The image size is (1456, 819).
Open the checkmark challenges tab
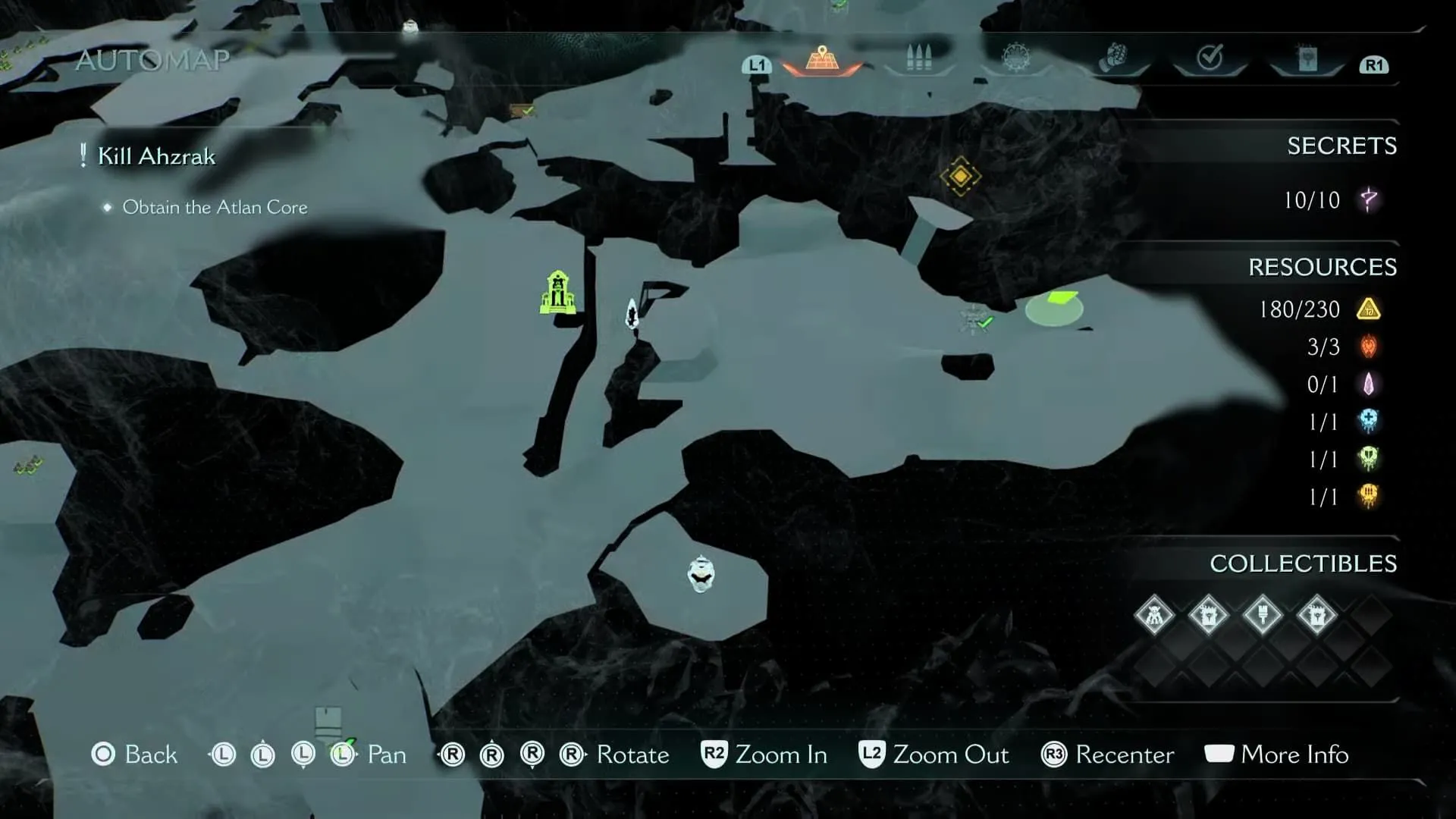click(1210, 58)
